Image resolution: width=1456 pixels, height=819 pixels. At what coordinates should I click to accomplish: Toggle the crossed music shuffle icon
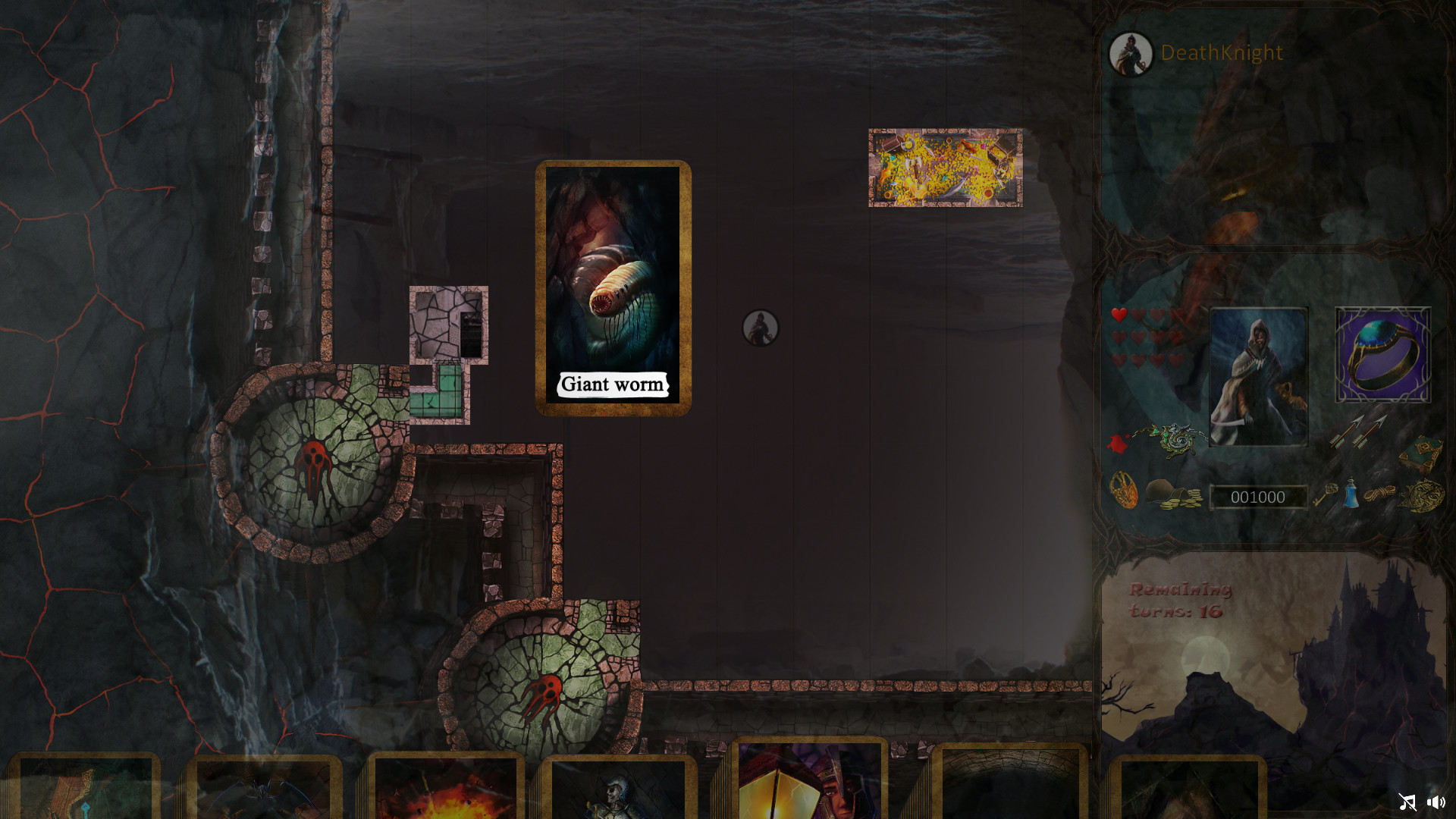point(1408,802)
